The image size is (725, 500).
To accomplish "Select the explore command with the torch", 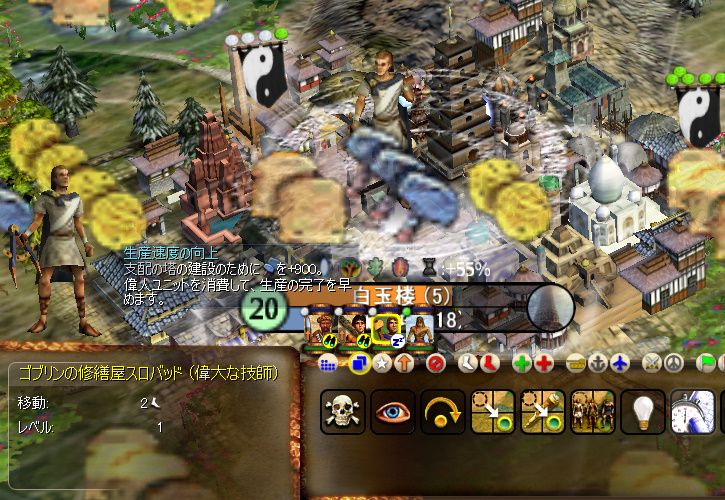I will point(542,412).
